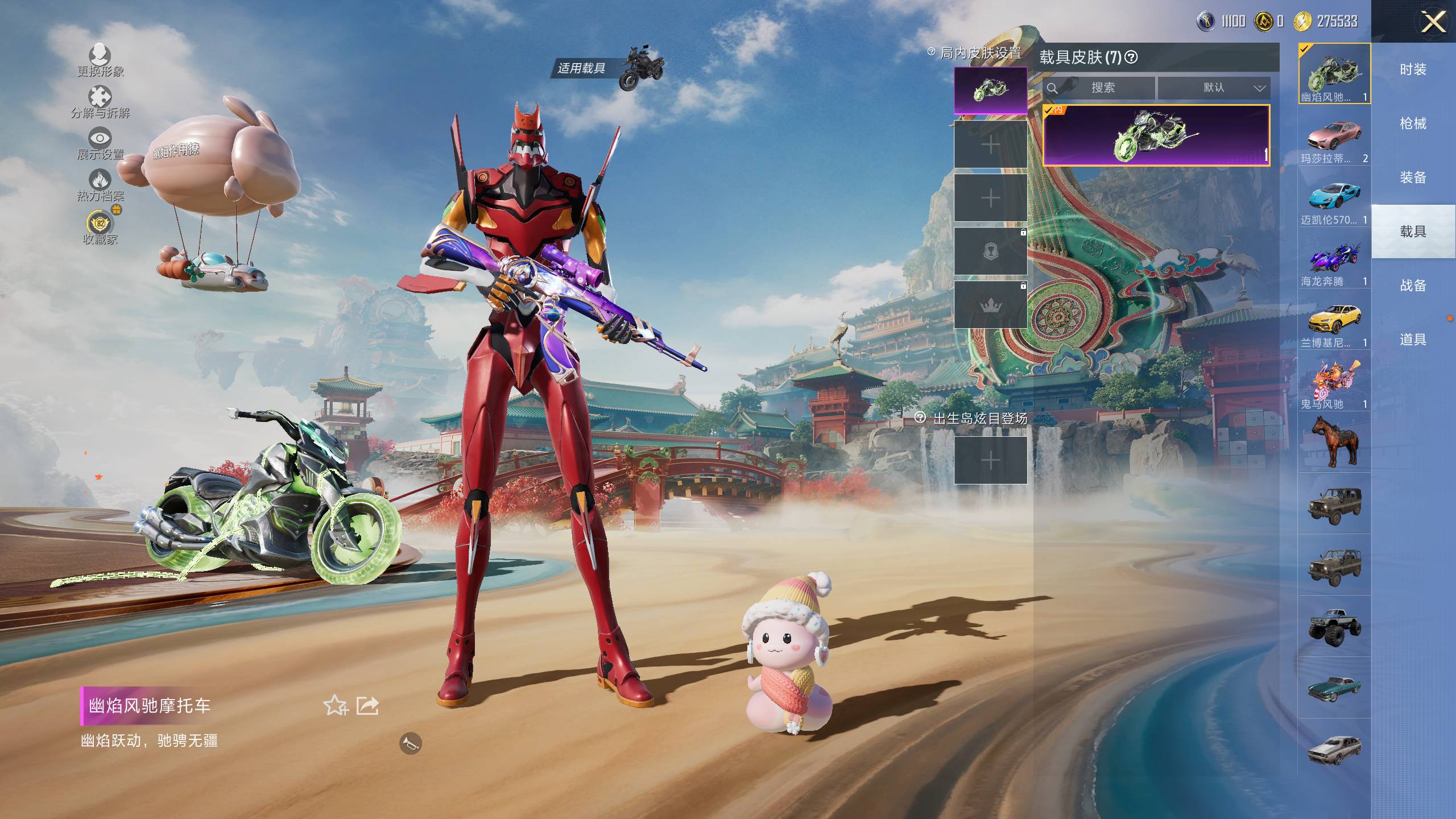Open the 默认 sort dropdown
This screenshot has width=1456, height=819.
1214,88
